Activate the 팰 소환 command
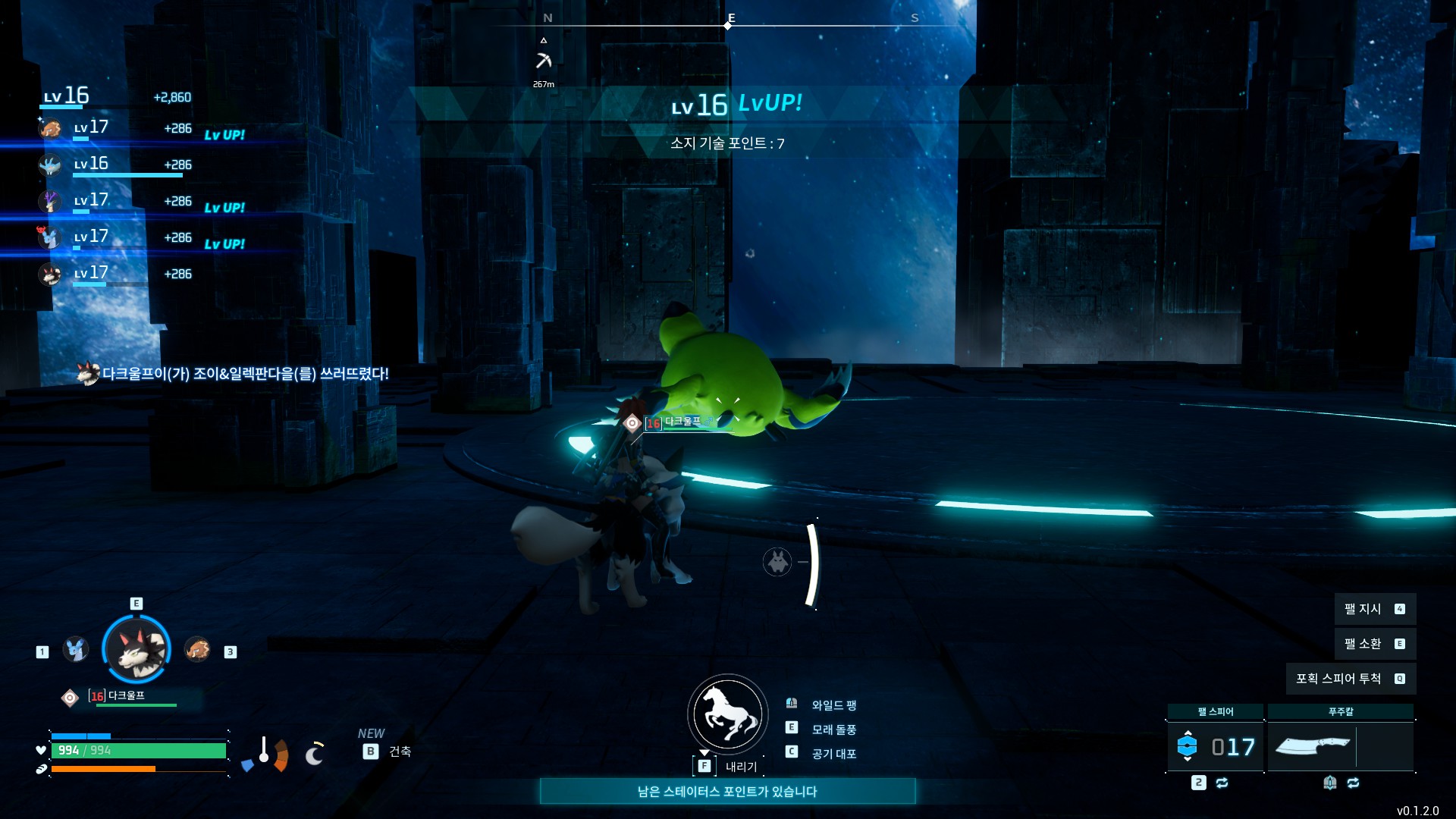Viewport: 1456px width, 819px height. (1374, 644)
